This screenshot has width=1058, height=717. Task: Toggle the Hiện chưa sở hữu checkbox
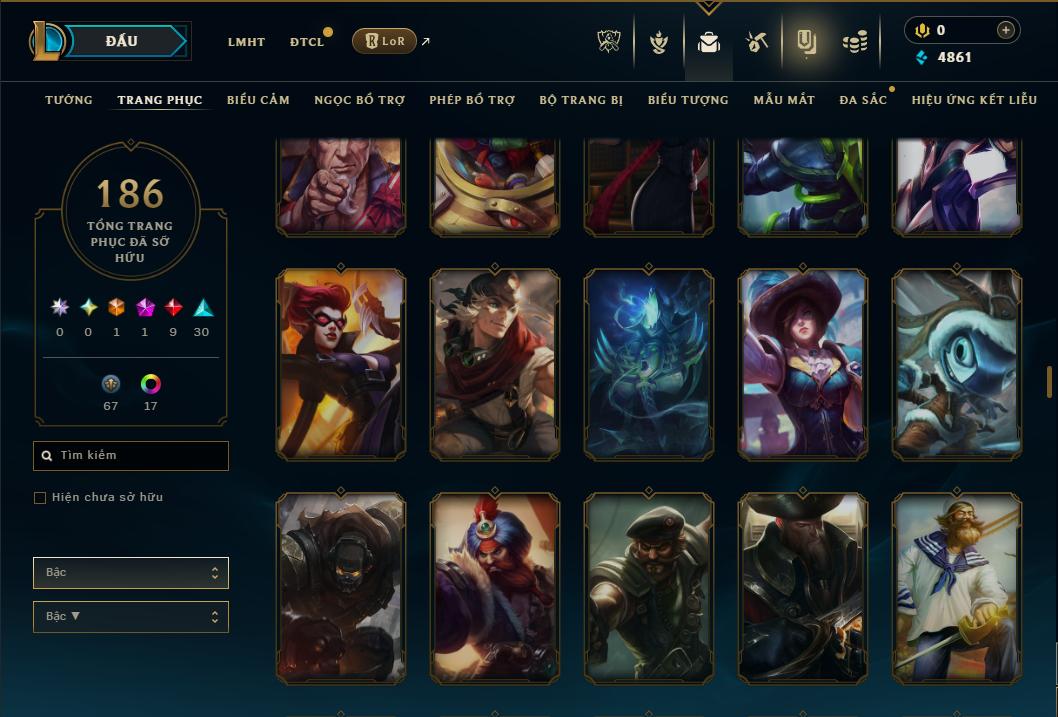coord(40,498)
